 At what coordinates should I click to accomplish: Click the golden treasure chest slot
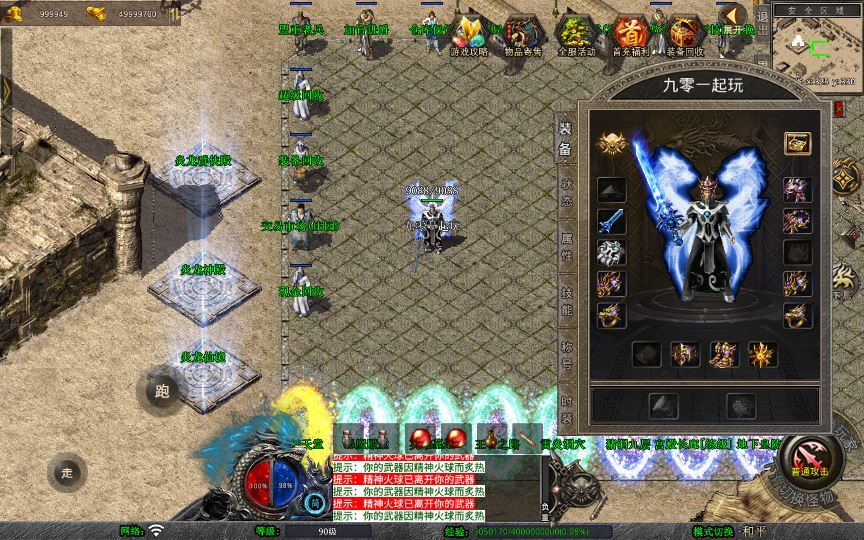(797, 143)
